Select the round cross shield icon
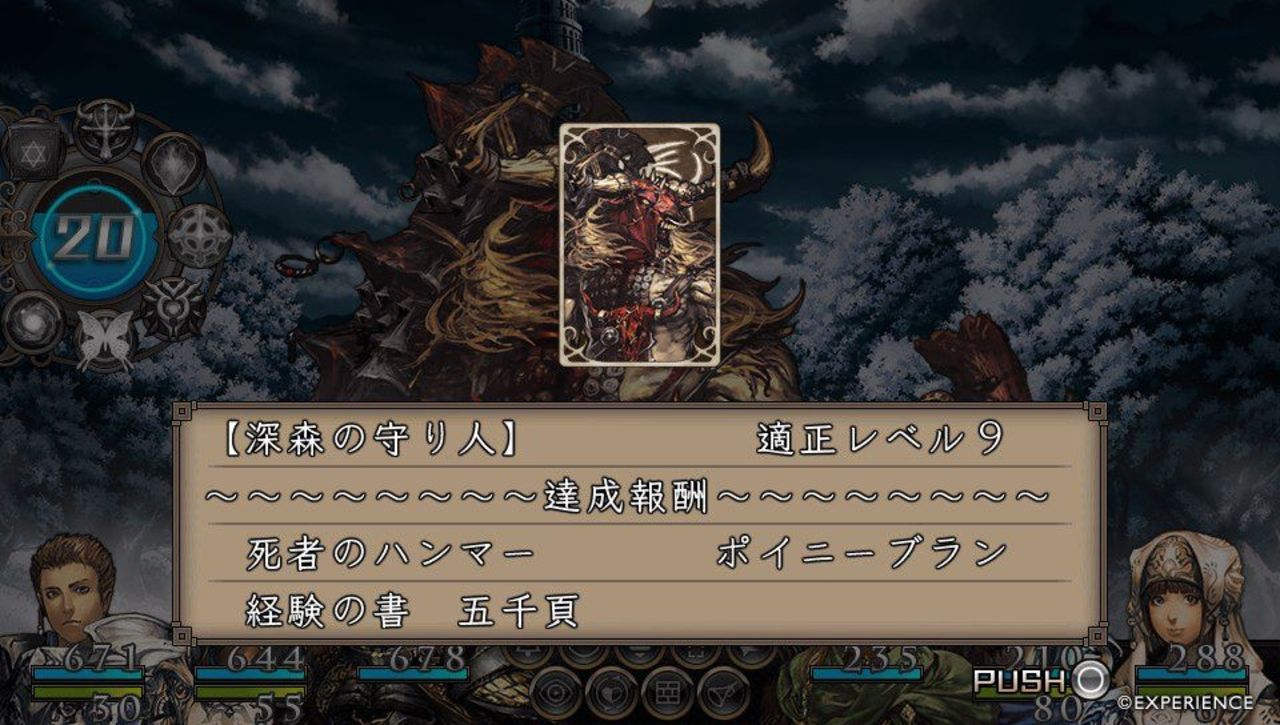The image size is (1280, 725). click(198, 236)
